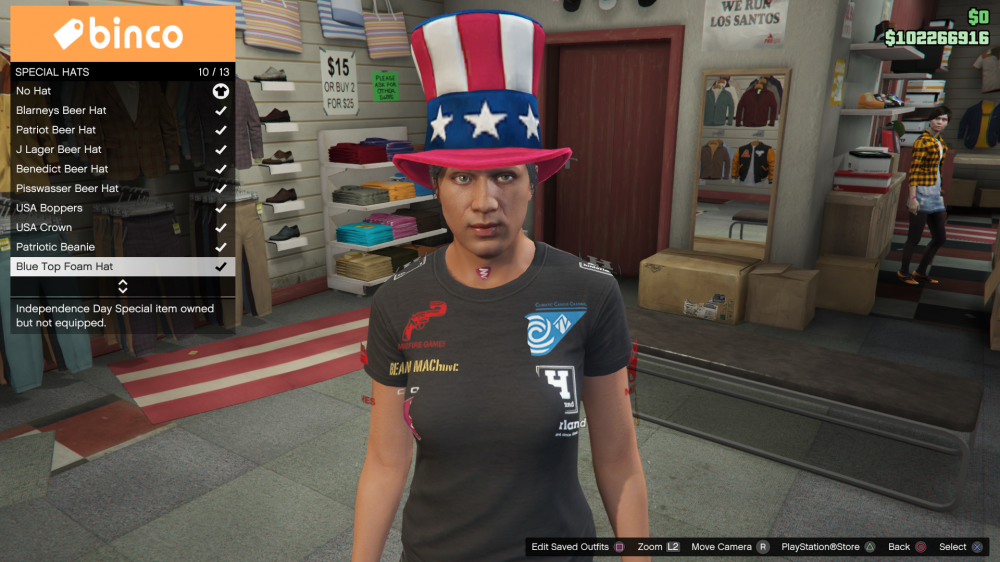
Task: Click the list scroll arrows below the hats
Action: click(123, 286)
